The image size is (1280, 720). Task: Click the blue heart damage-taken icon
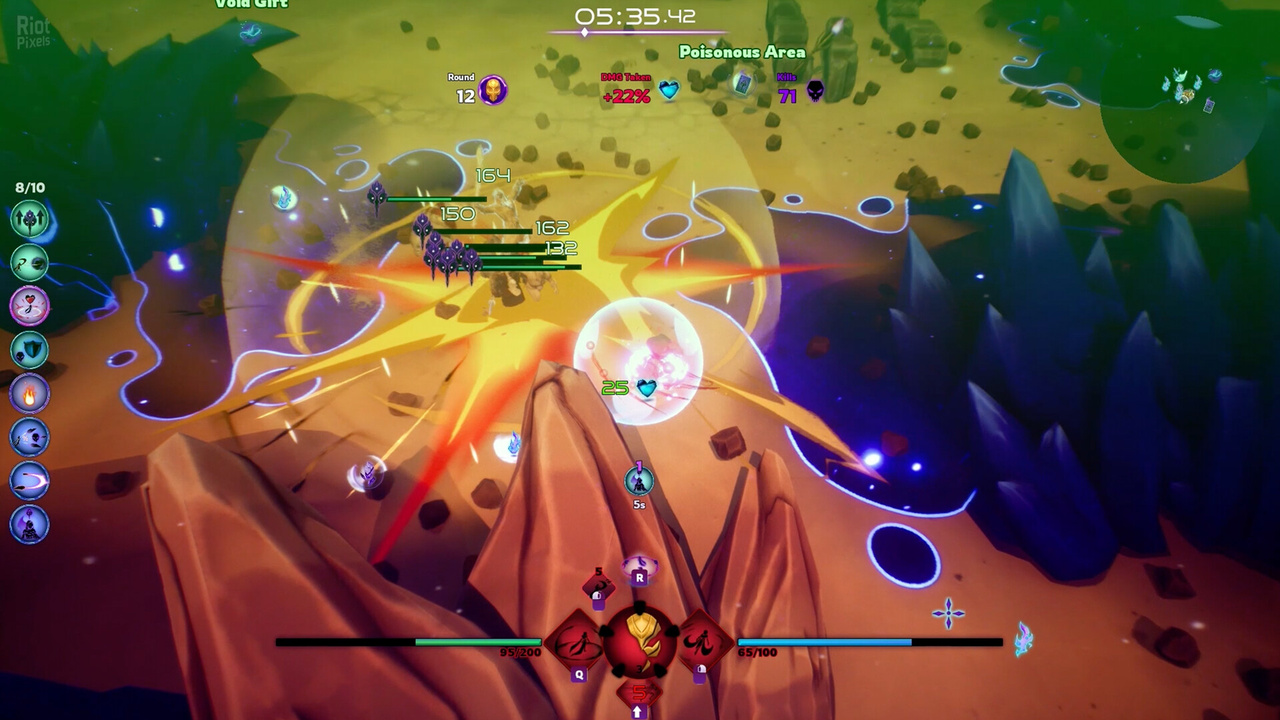[x=668, y=91]
